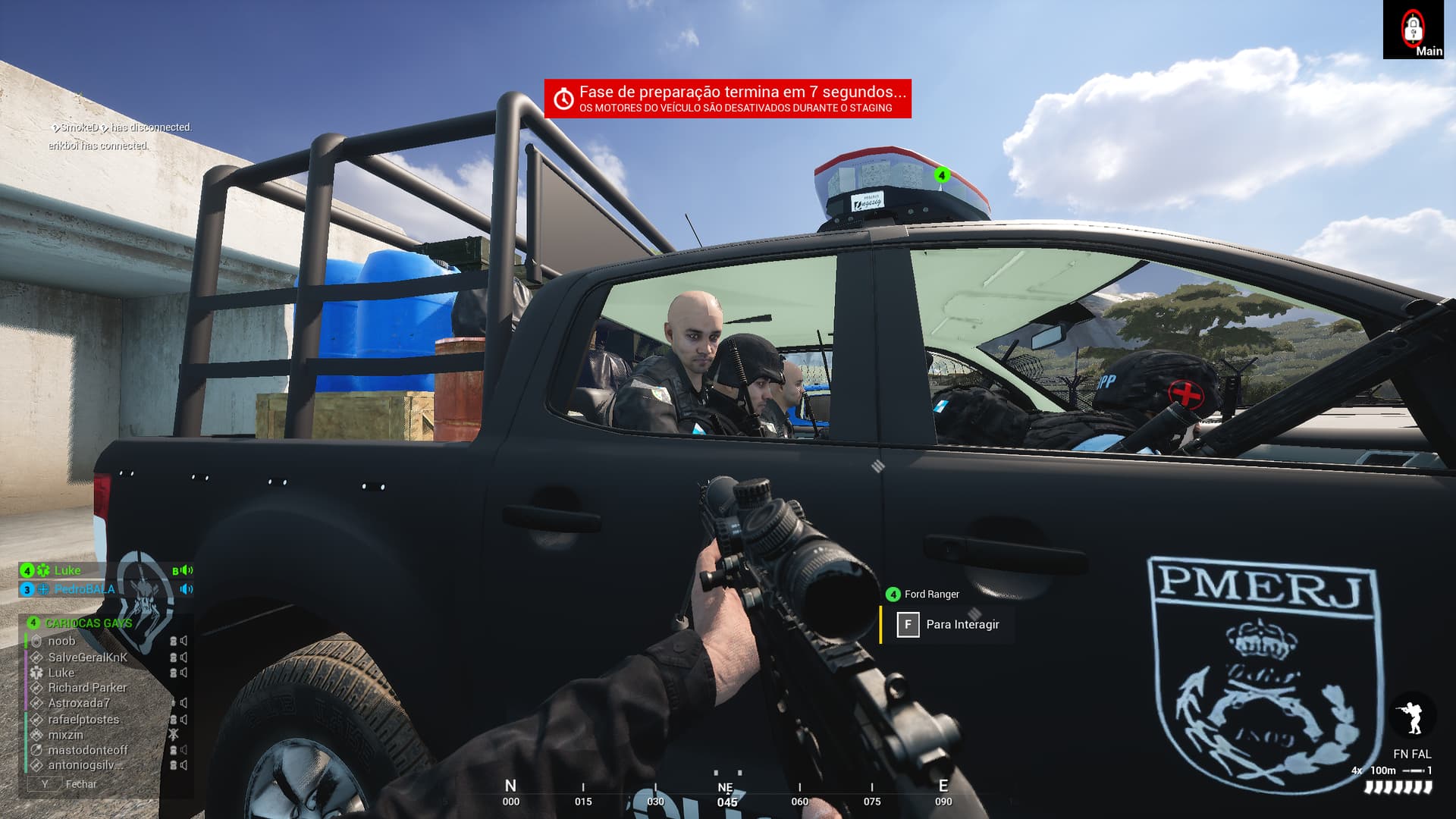Click the F Para Interagir prompt
Image resolution: width=1456 pixels, height=819 pixels.
tap(949, 625)
